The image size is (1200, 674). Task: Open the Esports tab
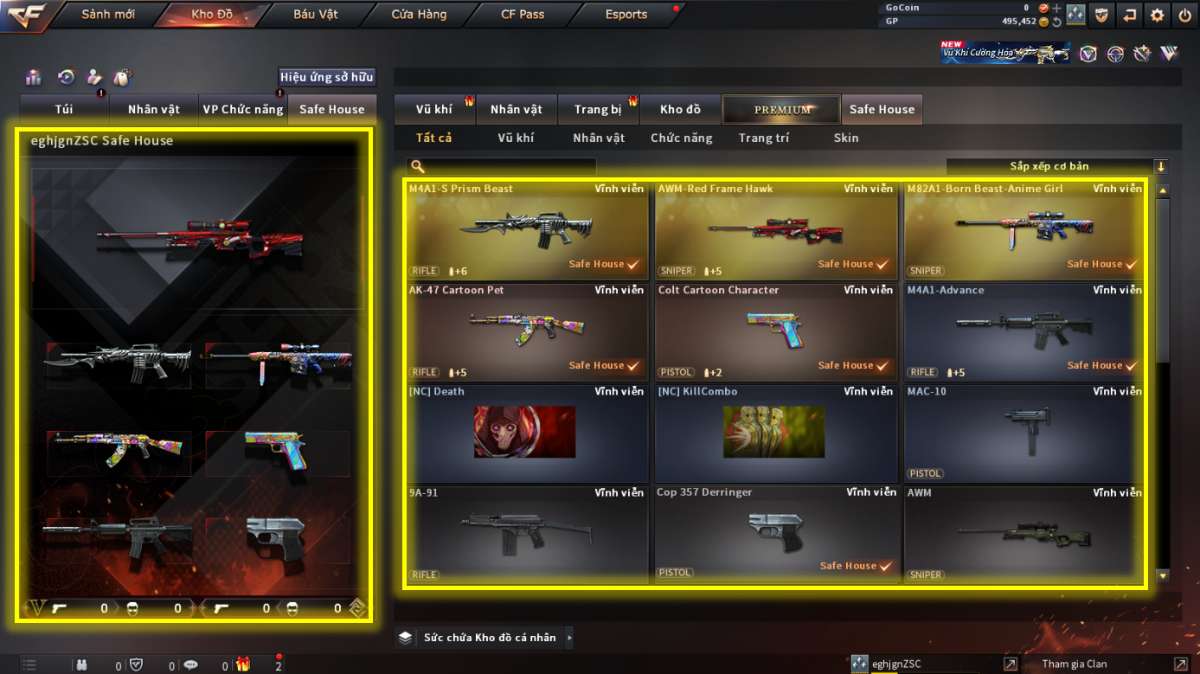click(x=626, y=15)
